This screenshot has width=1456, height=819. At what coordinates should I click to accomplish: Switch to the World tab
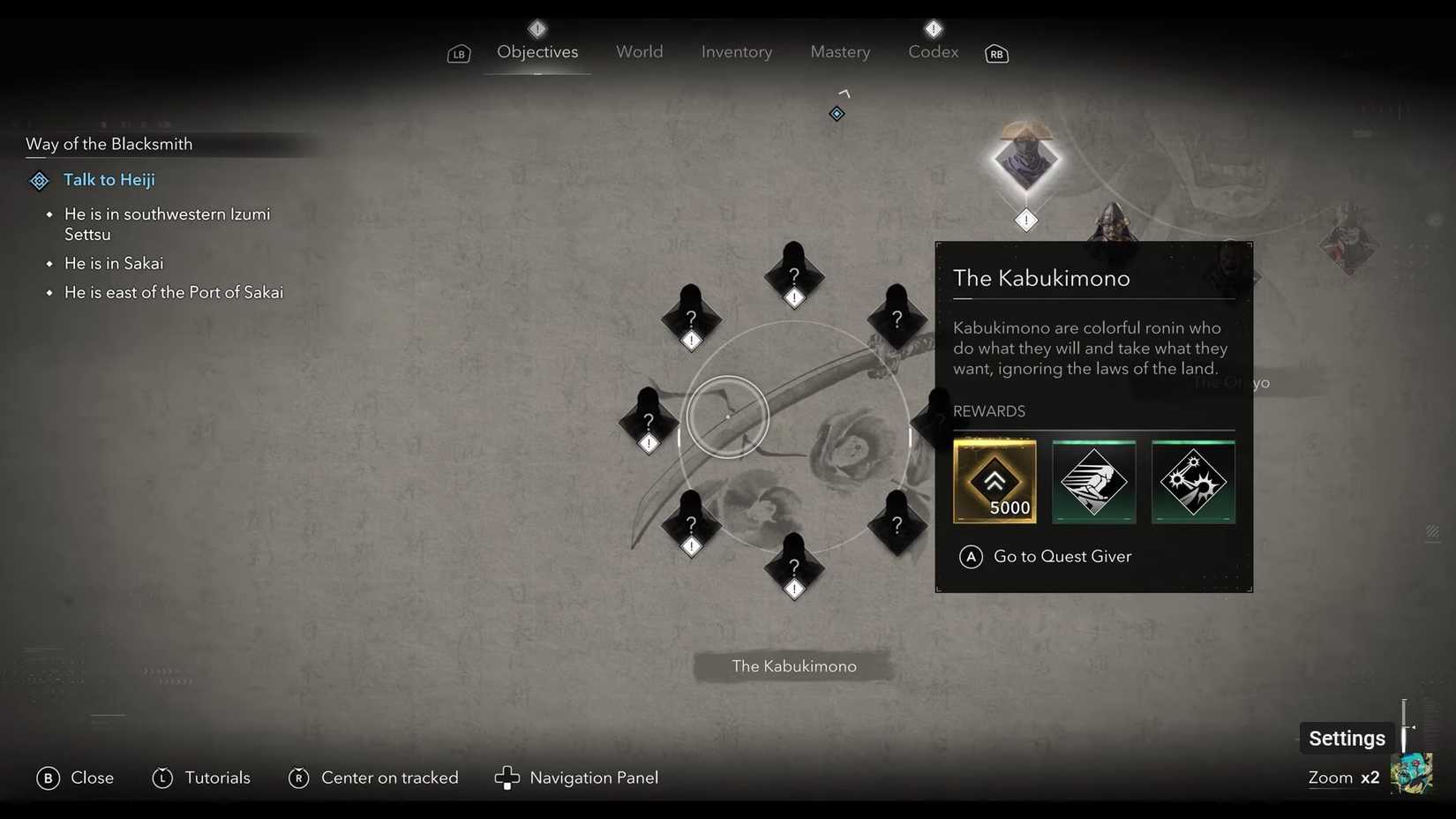pos(639,51)
